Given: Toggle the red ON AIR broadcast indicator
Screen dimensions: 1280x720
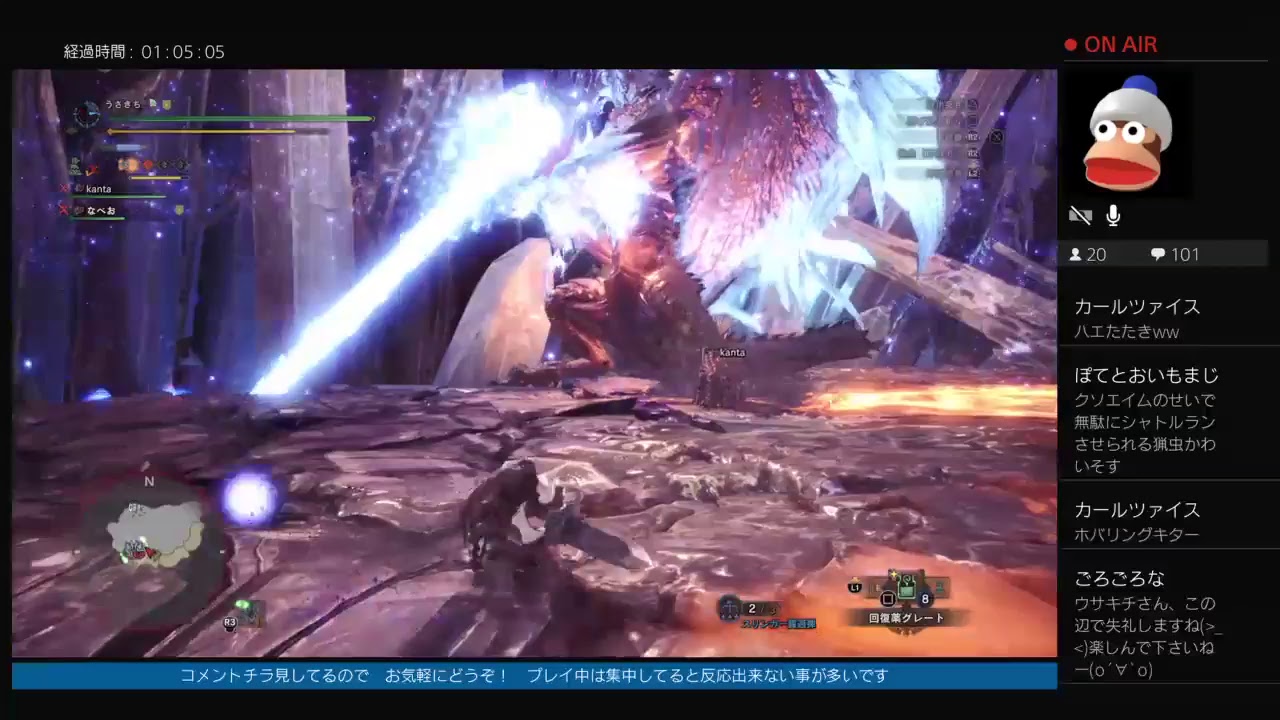Looking at the screenshot, I should click(1110, 44).
